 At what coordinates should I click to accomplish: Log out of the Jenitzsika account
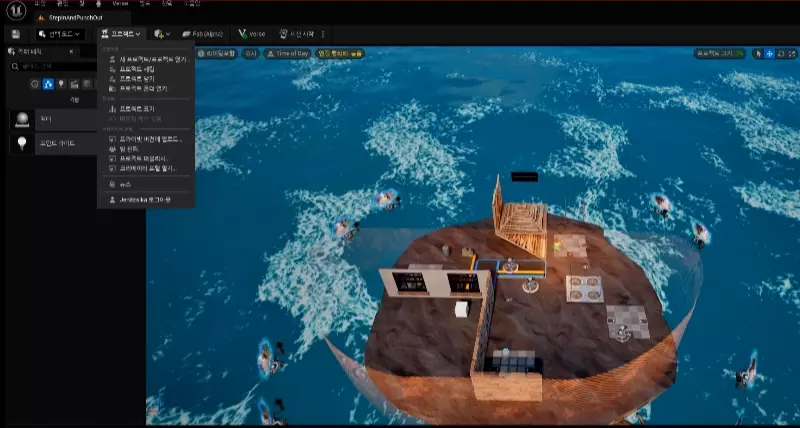(143, 201)
